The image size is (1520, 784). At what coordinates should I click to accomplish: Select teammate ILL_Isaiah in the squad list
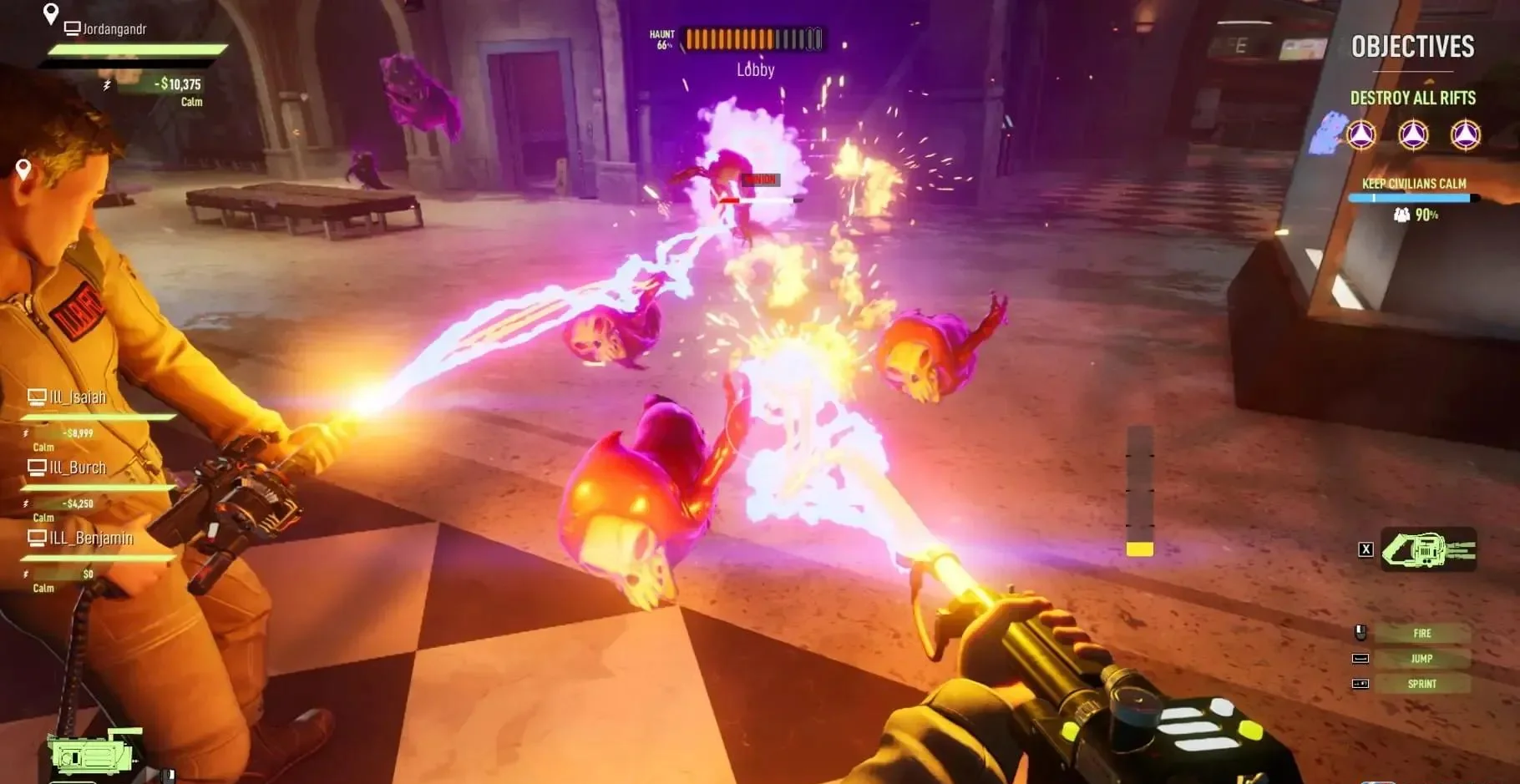point(77,398)
